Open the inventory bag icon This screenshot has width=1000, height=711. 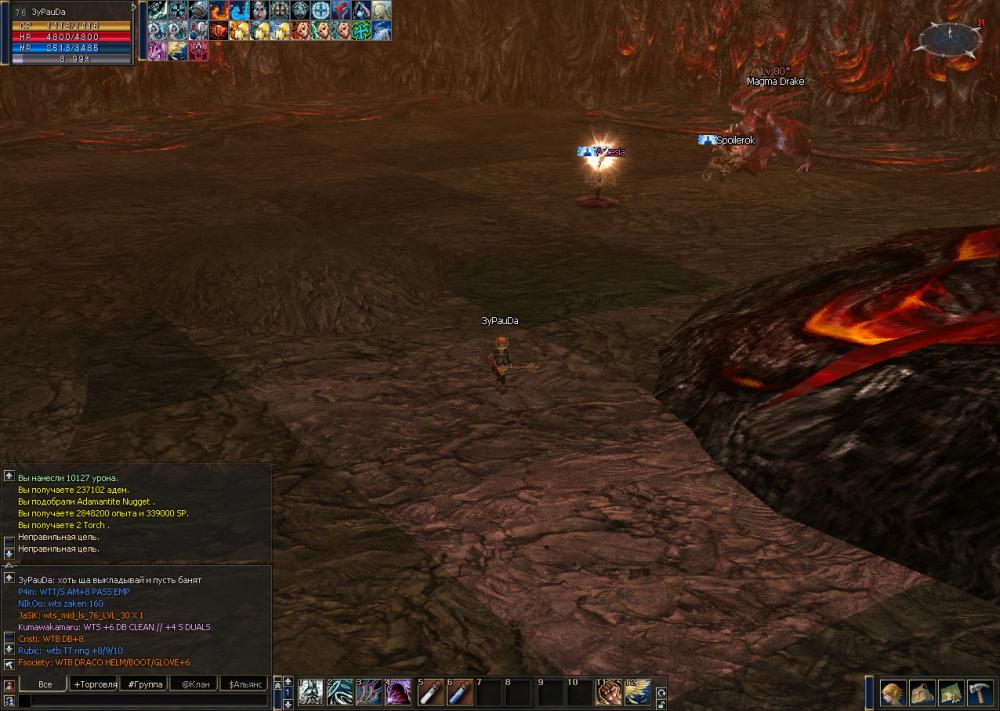tap(922, 692)
